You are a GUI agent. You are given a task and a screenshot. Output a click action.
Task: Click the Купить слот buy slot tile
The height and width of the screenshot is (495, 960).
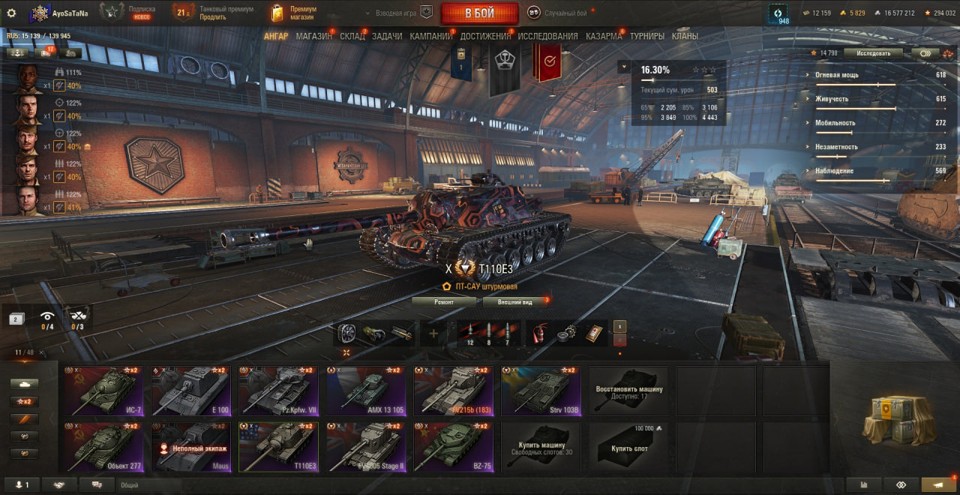click(629, 445)
